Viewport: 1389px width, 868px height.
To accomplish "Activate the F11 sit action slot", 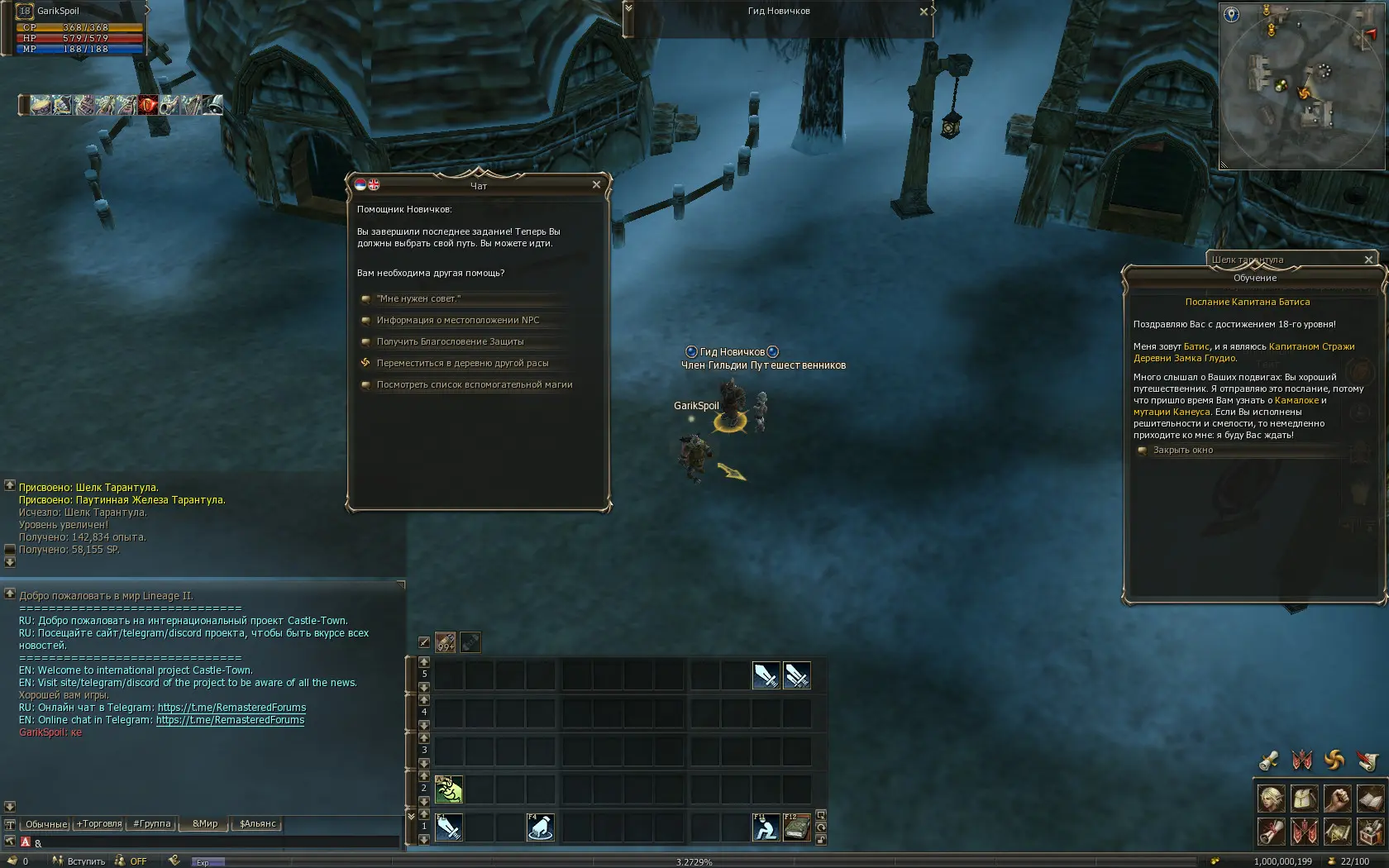I will pos(765,827).
